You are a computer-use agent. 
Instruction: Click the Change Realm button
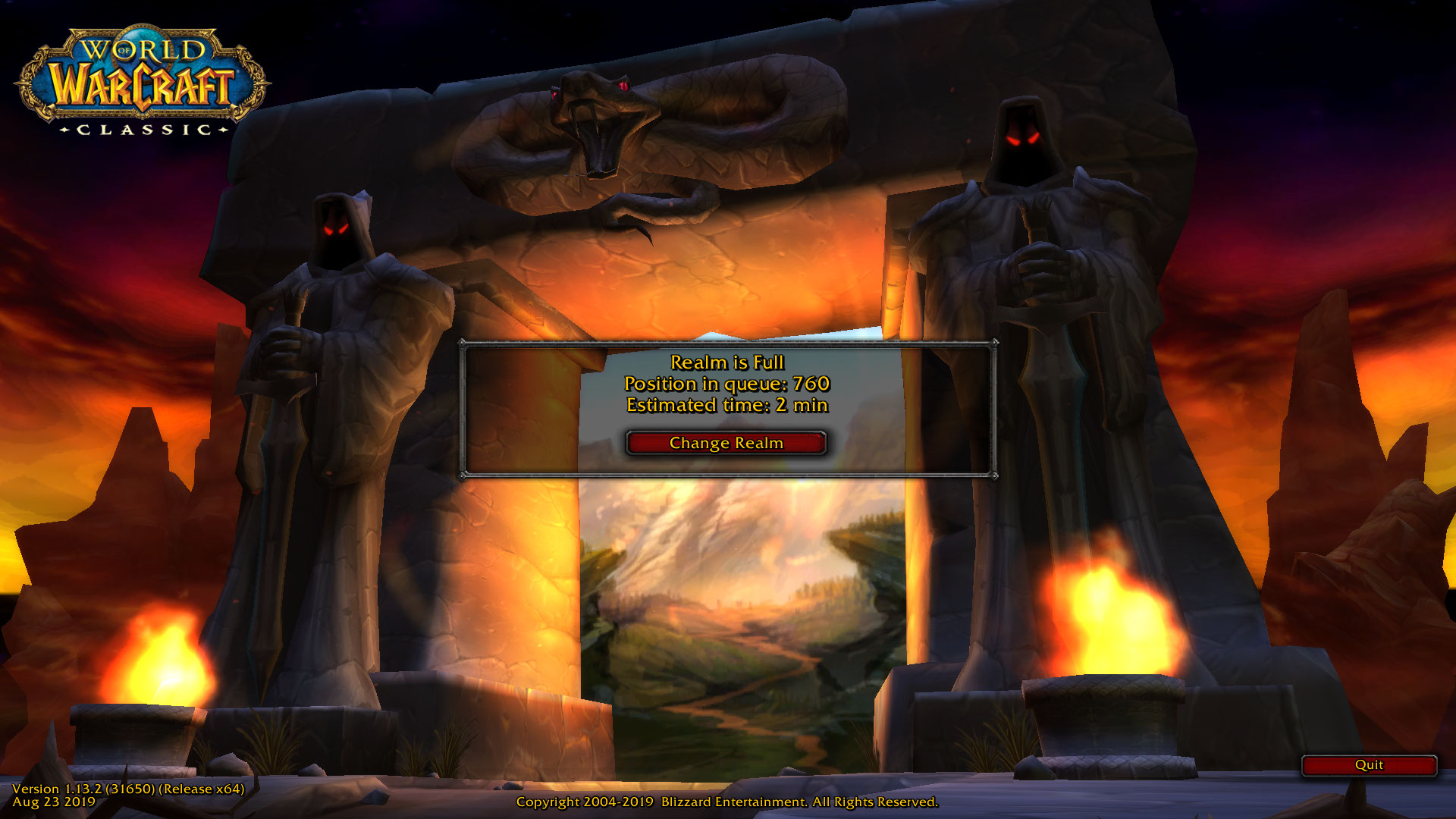tap(726, 443)
